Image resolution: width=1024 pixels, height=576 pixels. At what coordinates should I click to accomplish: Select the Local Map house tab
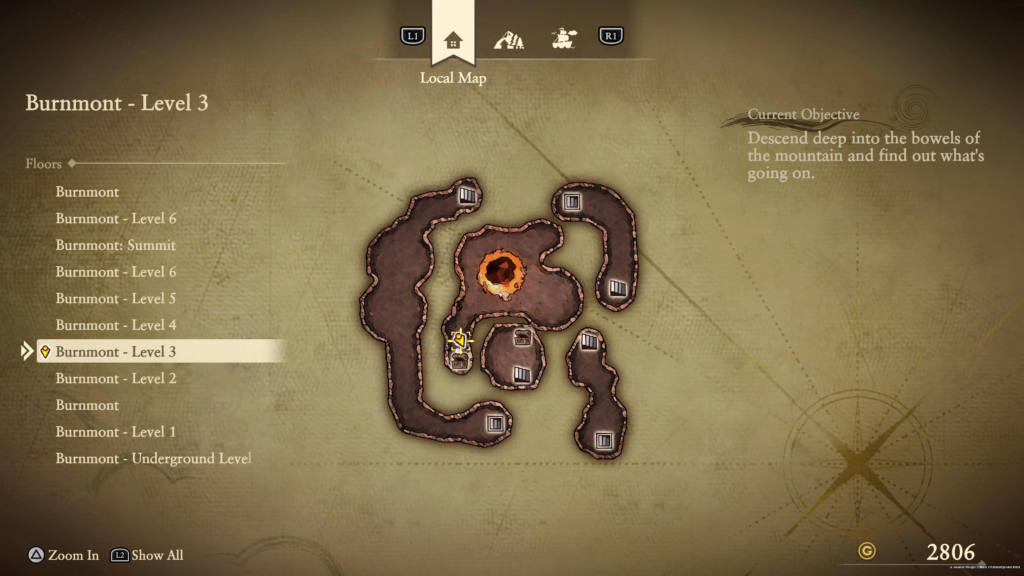[453, 40]
